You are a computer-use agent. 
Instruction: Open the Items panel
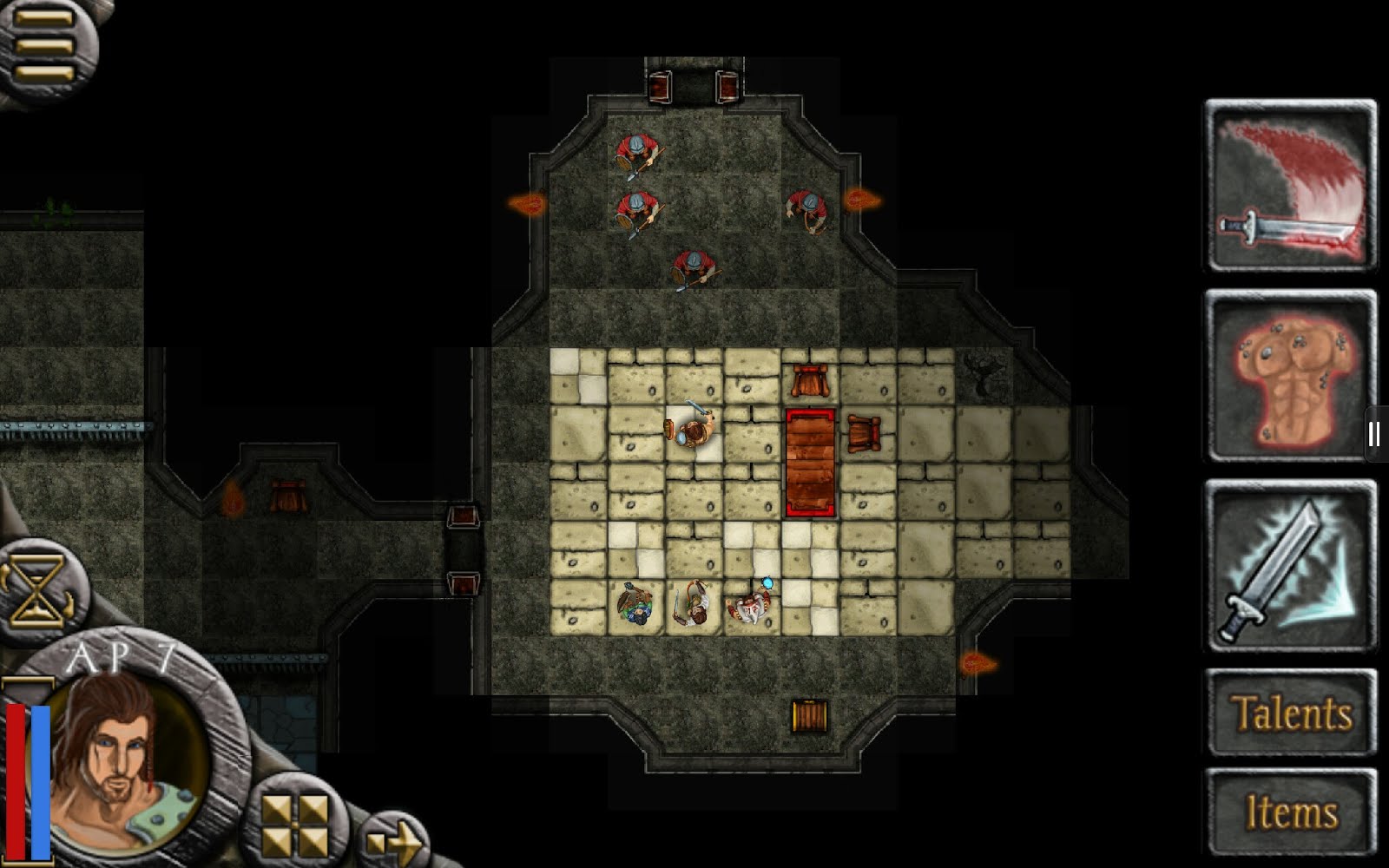pyautogui.click(x=1291, y=812)
